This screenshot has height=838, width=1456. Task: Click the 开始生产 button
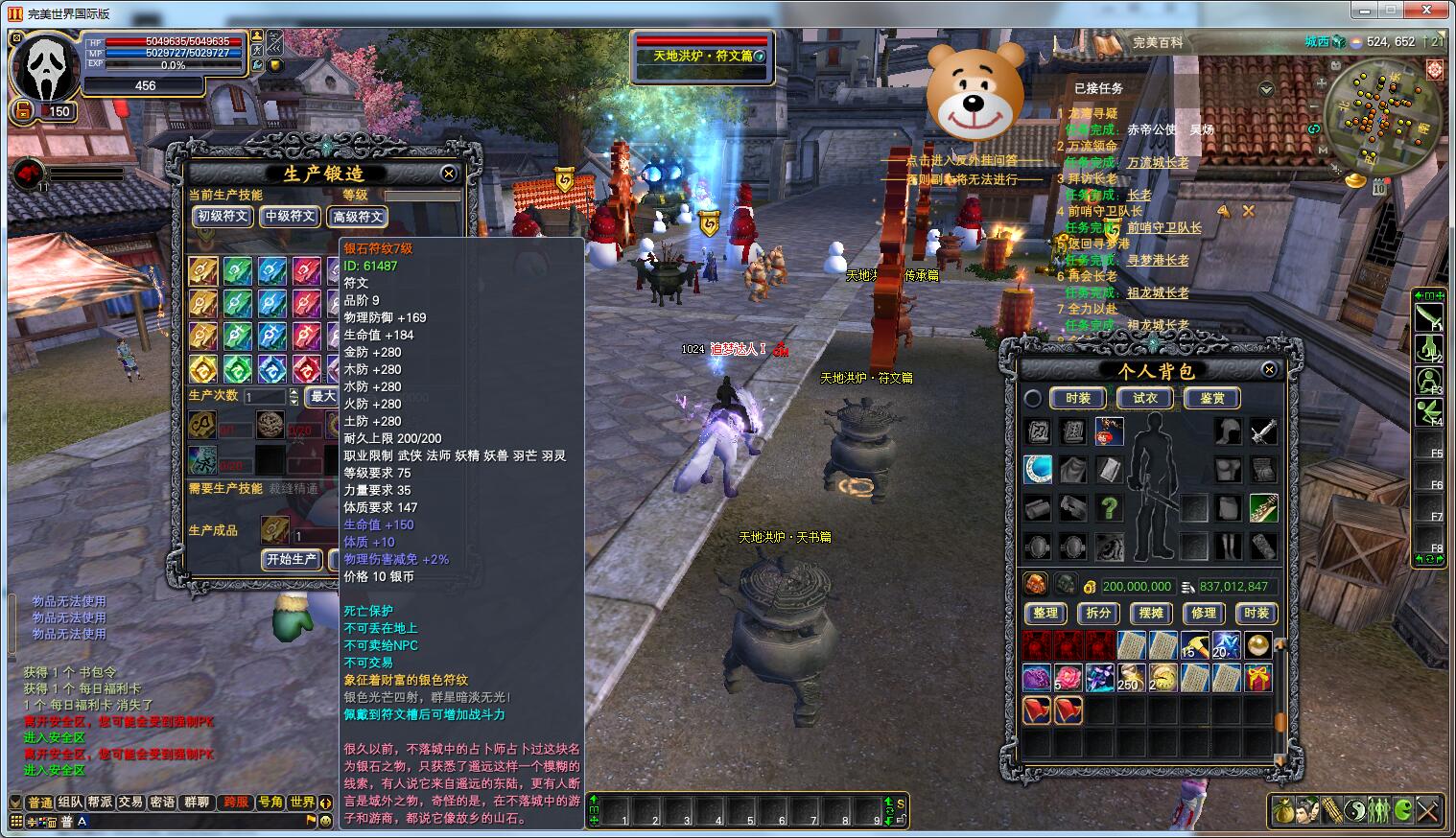point(292,559)
